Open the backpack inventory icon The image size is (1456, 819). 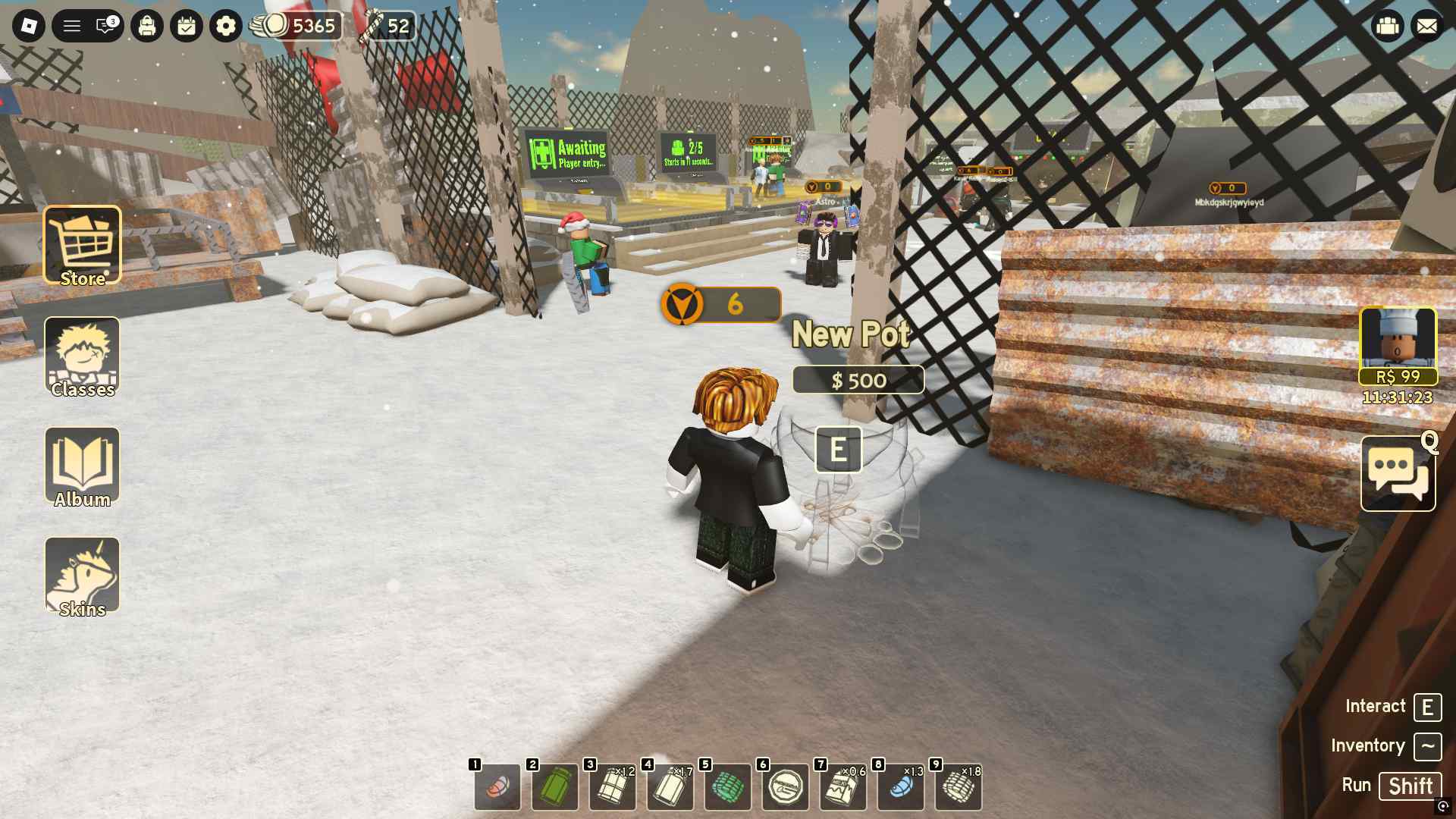(148, 26)
